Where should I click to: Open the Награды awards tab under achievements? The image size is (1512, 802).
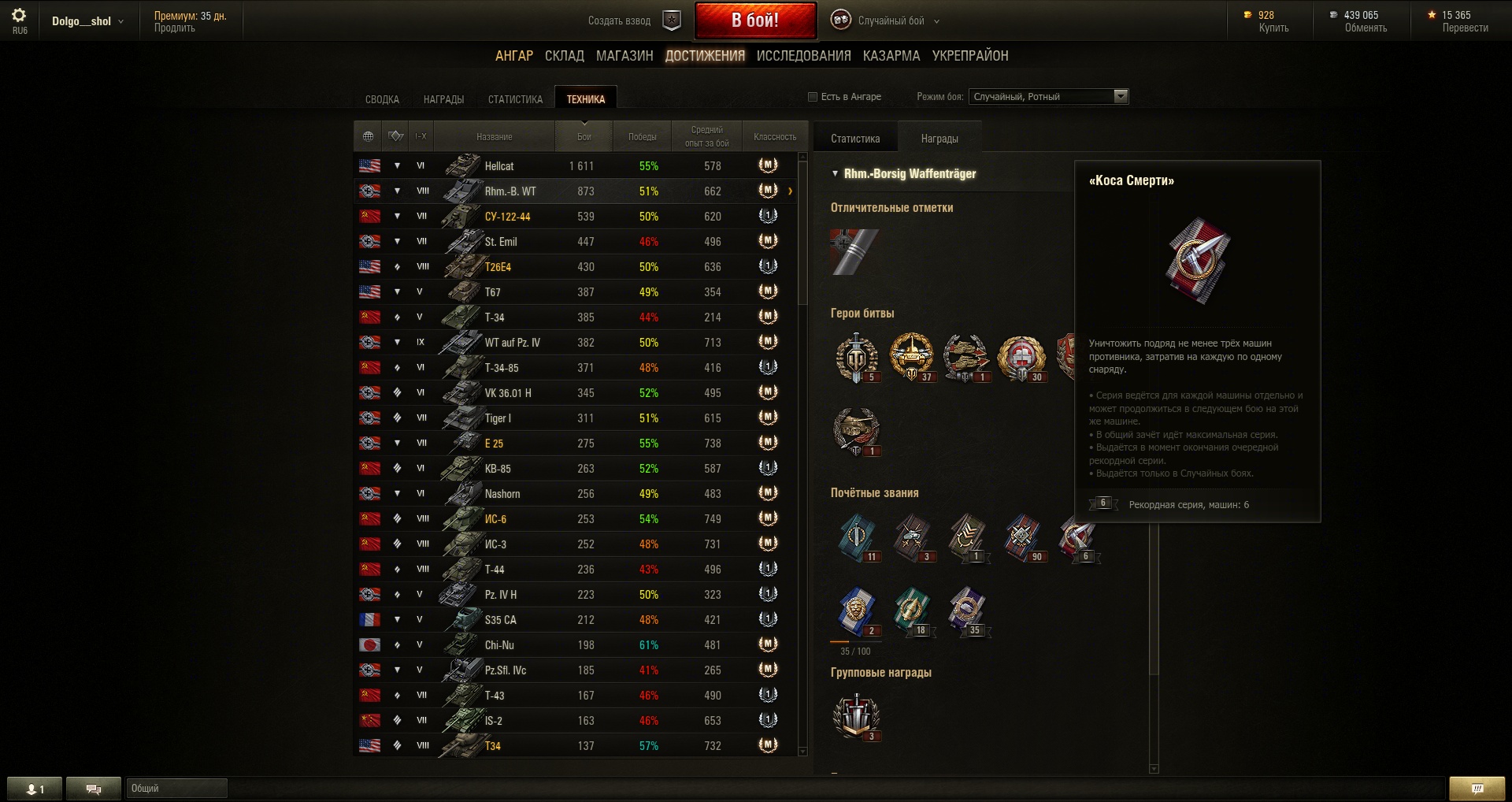(443, 99)
